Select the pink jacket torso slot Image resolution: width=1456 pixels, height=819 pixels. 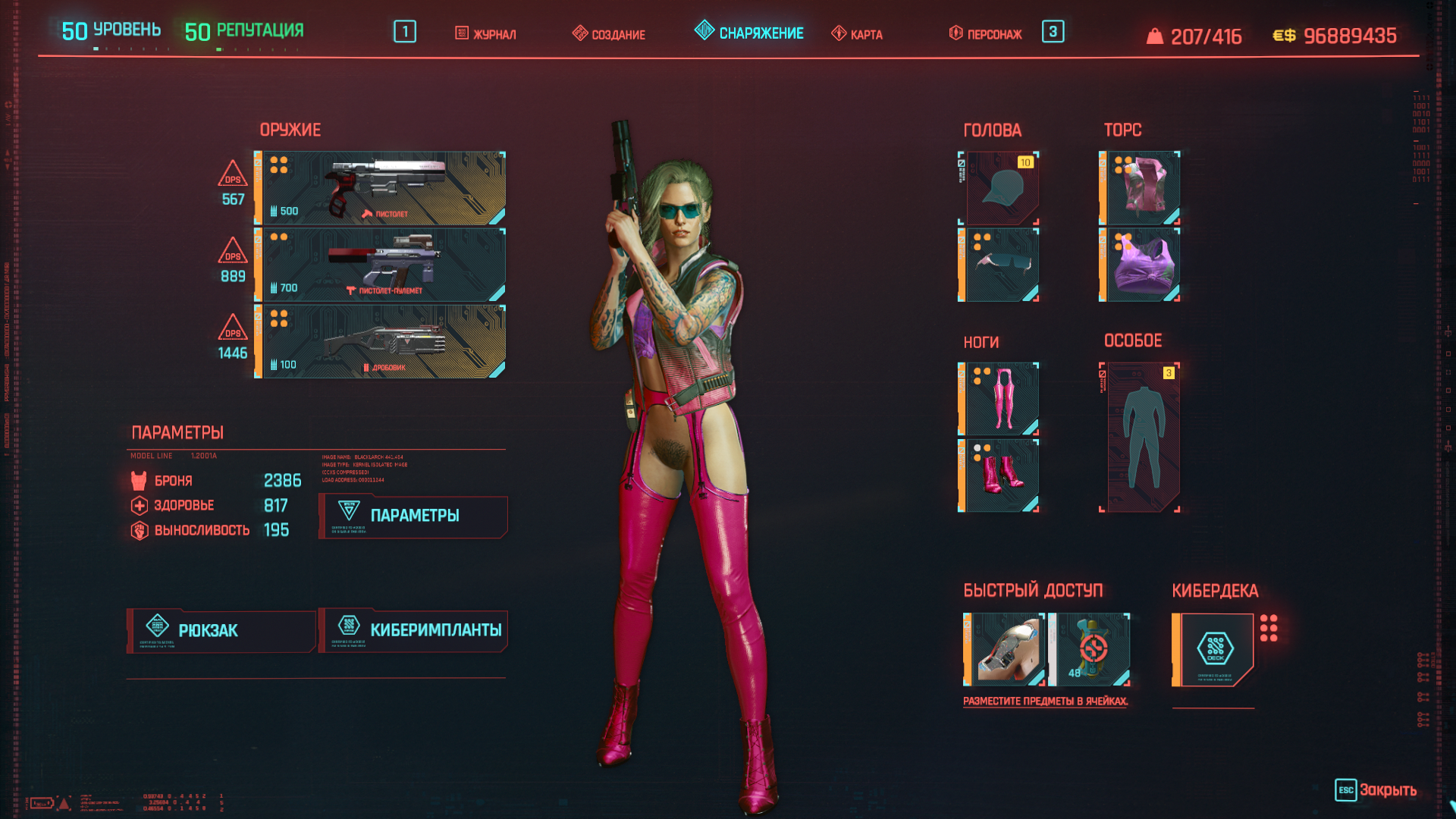click(x=1141, y=188)
